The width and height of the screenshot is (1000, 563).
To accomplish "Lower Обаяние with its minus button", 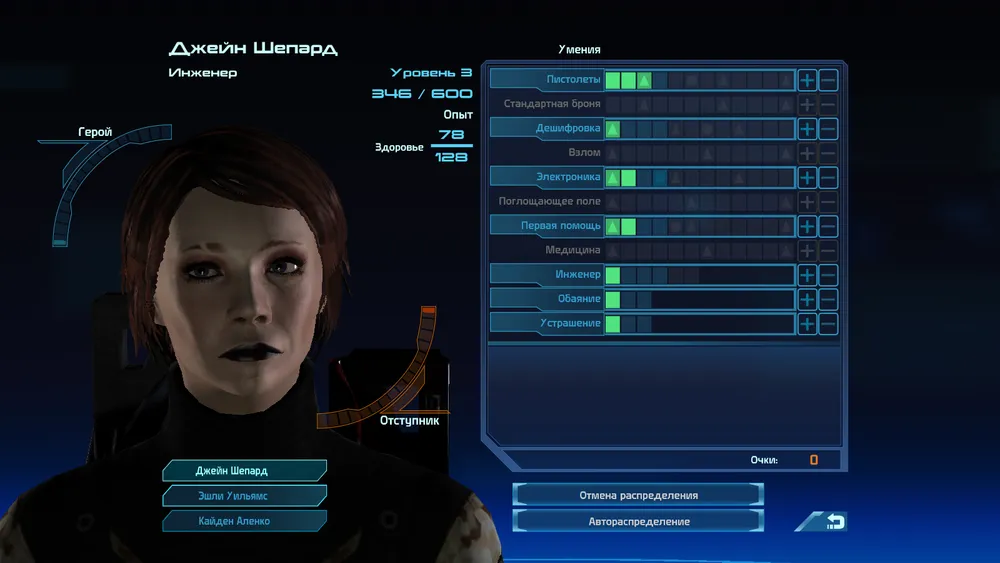I will (828, 299).
